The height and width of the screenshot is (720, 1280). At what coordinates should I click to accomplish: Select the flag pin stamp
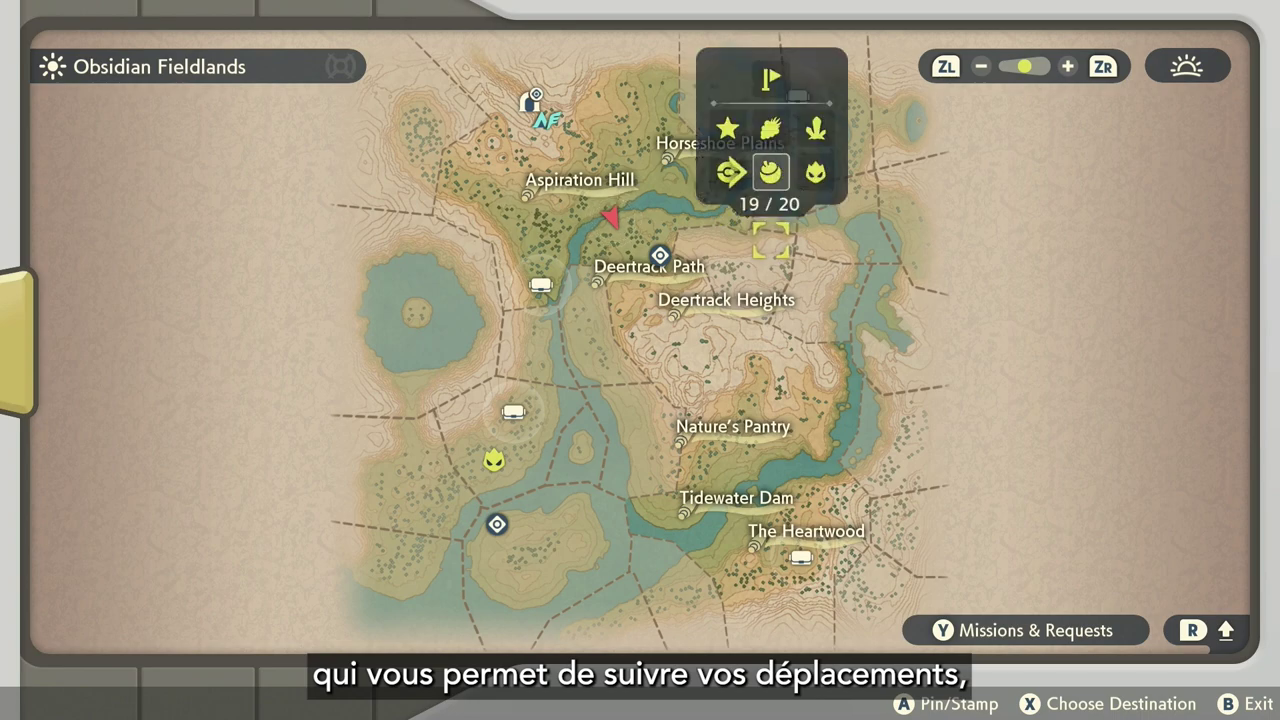tap(770, 79)
